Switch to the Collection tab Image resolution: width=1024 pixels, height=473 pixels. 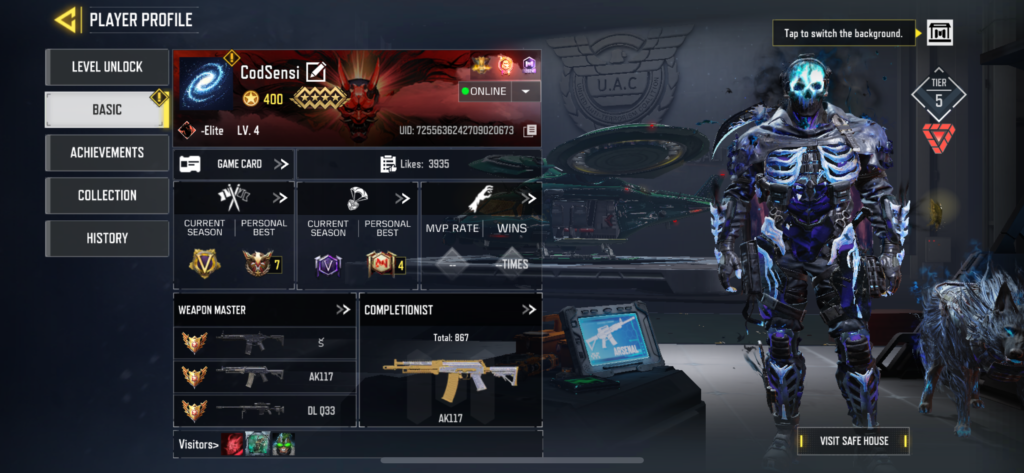pyautogui.click(x=106, y=196)
